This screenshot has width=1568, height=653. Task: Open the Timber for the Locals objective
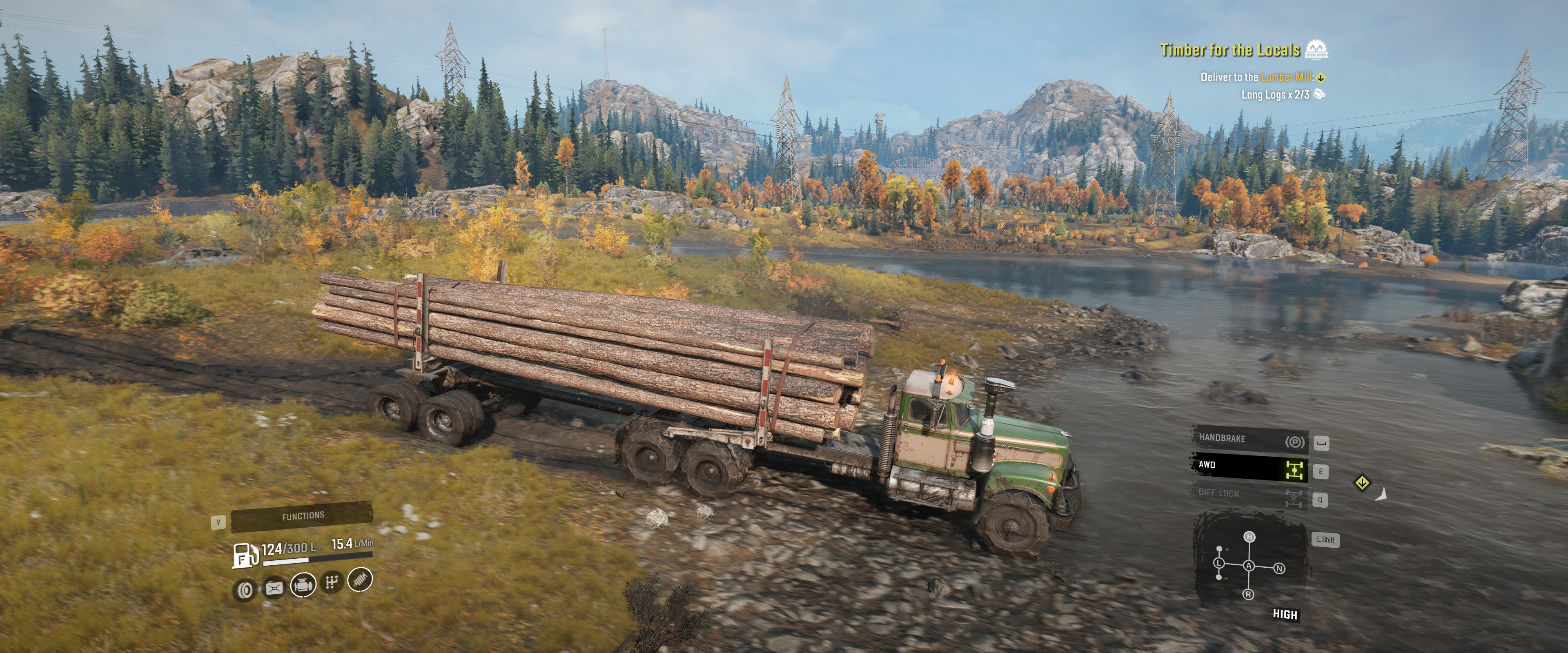click(1229, 50)
